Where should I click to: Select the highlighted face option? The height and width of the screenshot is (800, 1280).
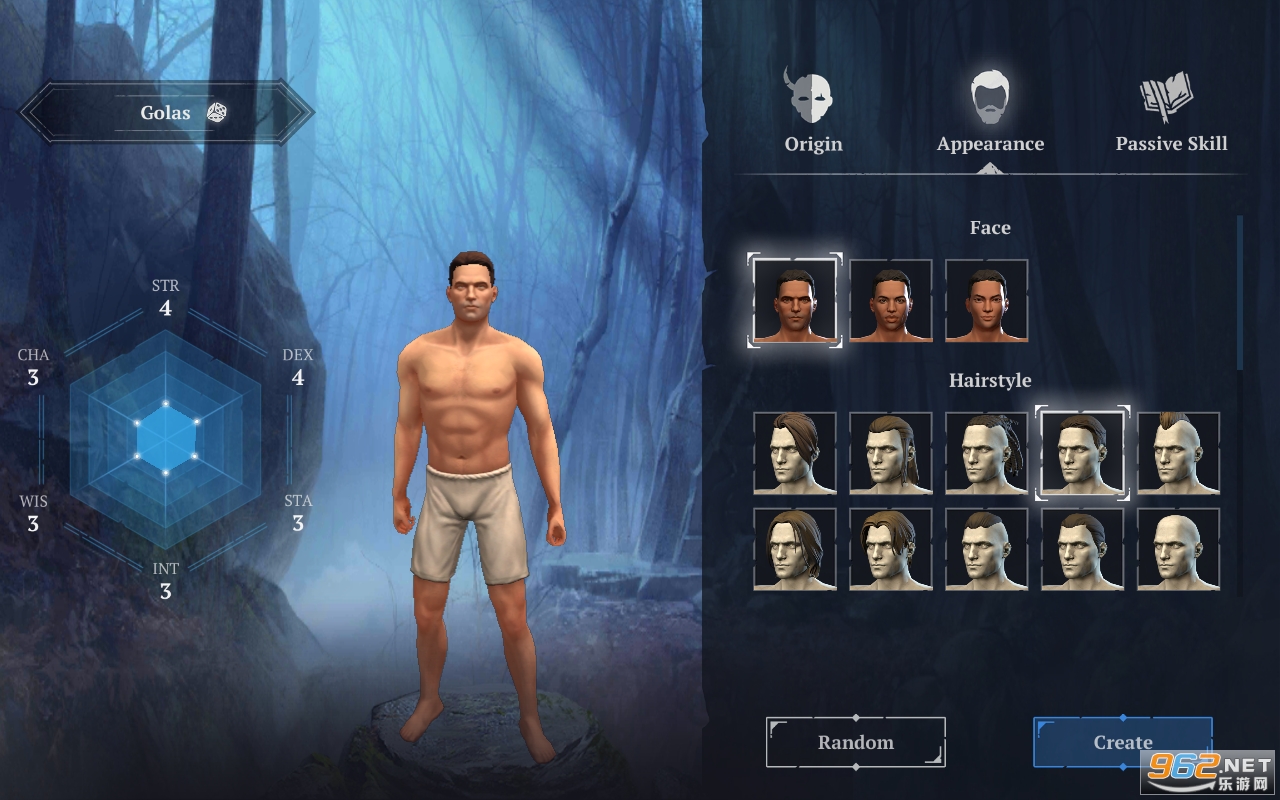click(x=795, y=300)
